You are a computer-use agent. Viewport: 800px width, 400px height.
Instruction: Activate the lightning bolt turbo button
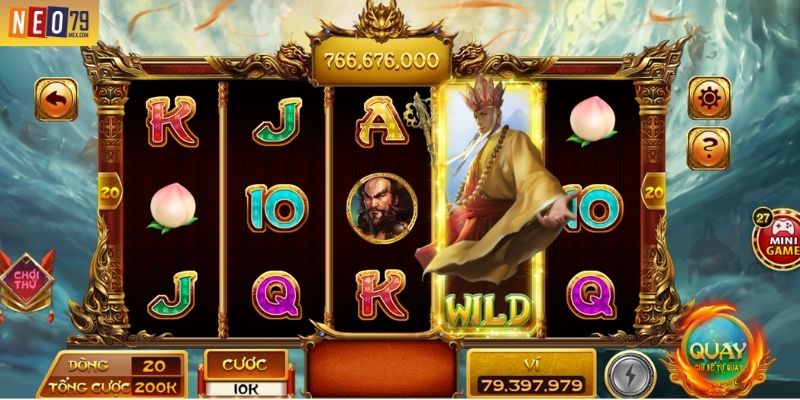click(x=630, y=374)
